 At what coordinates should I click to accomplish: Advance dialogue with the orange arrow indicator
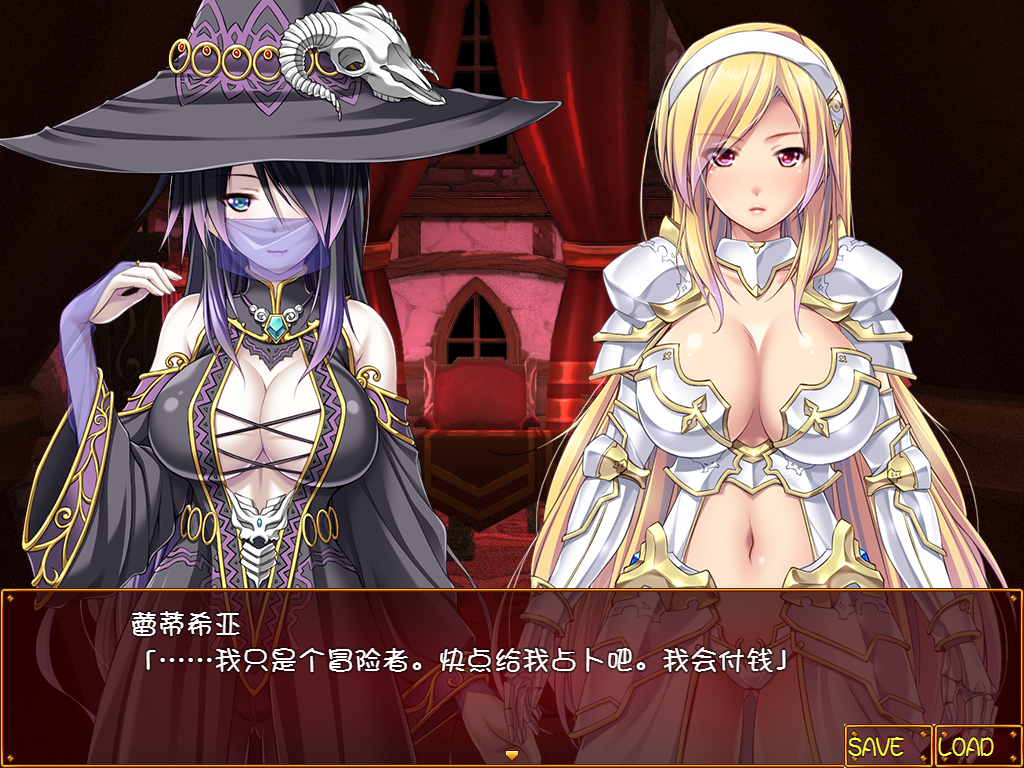512,754
